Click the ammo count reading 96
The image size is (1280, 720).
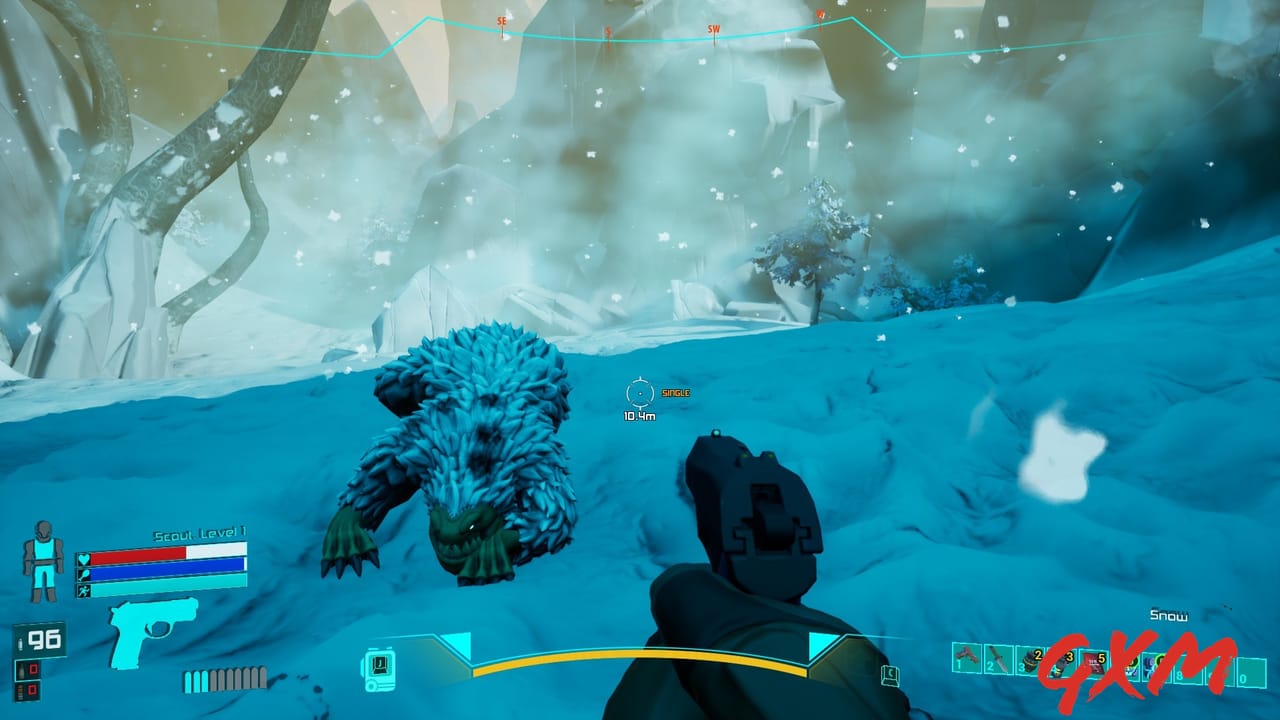[44, 640]
